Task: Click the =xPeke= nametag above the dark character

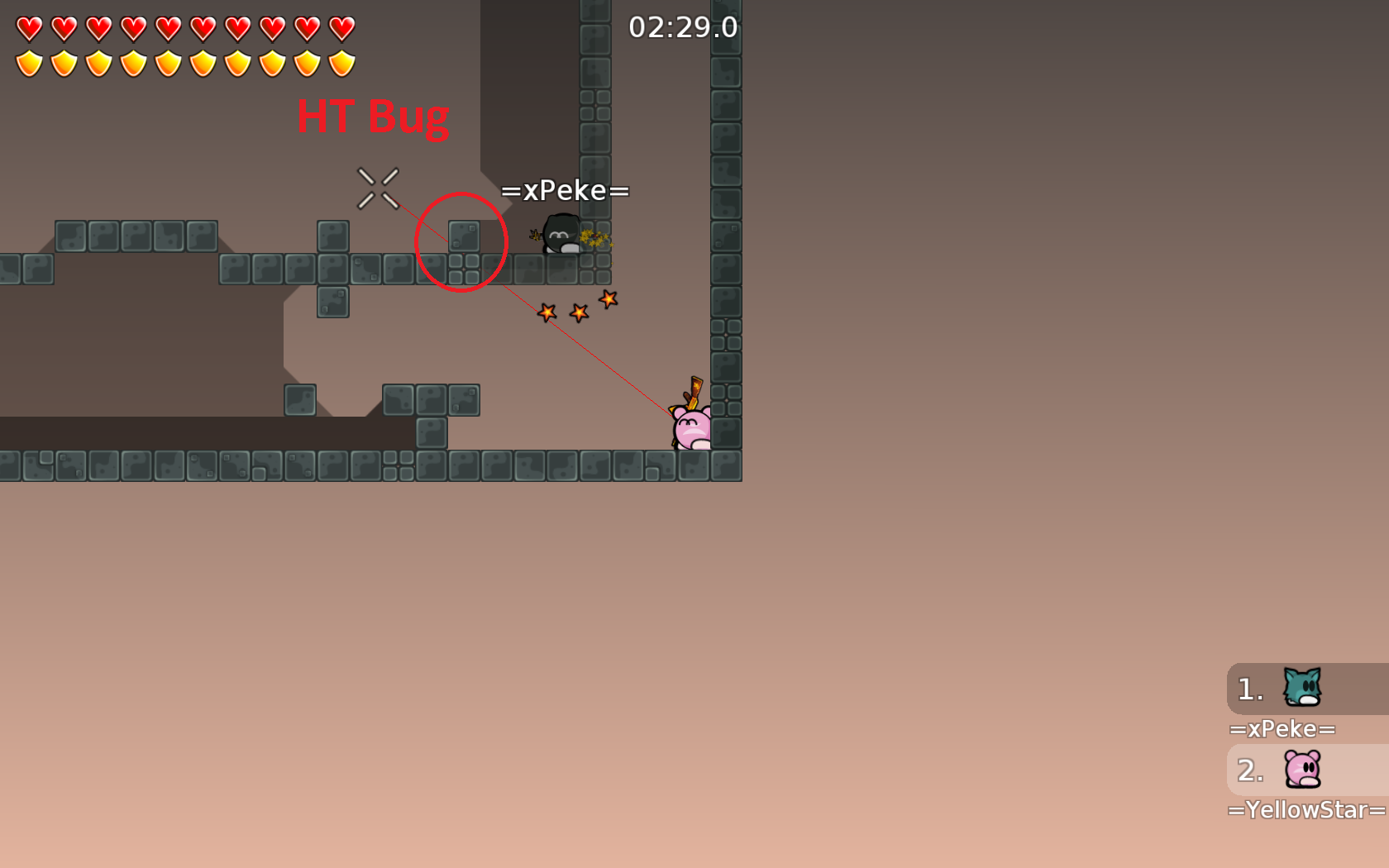Action: (x=566, y=190)
